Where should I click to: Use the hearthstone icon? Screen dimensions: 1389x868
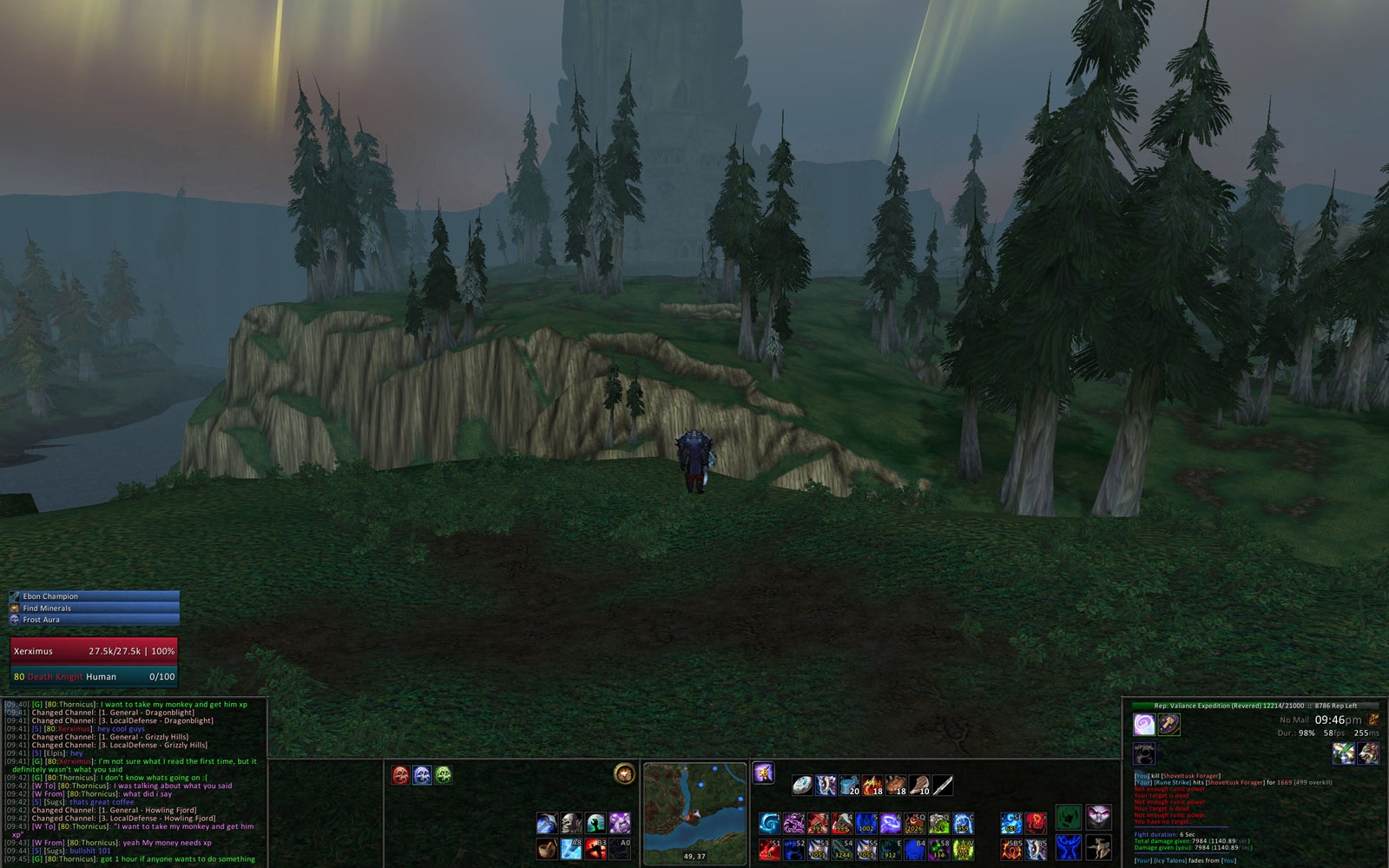[x=802, y=786]
